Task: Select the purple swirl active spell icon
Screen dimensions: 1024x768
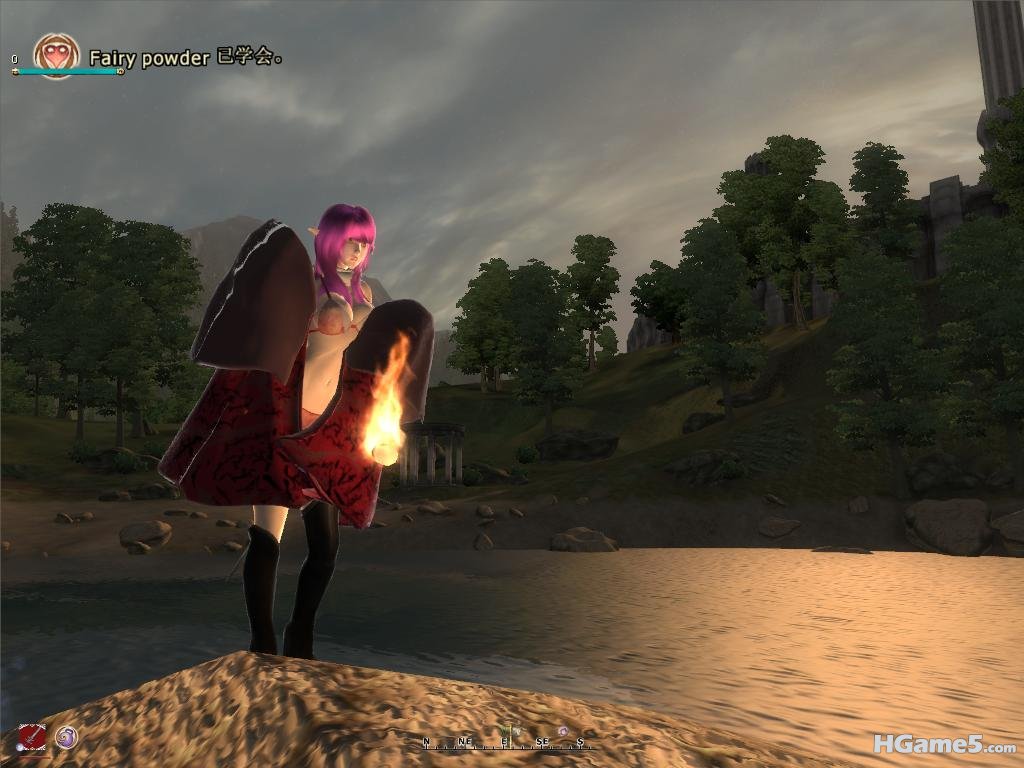Action: point(66,737)
